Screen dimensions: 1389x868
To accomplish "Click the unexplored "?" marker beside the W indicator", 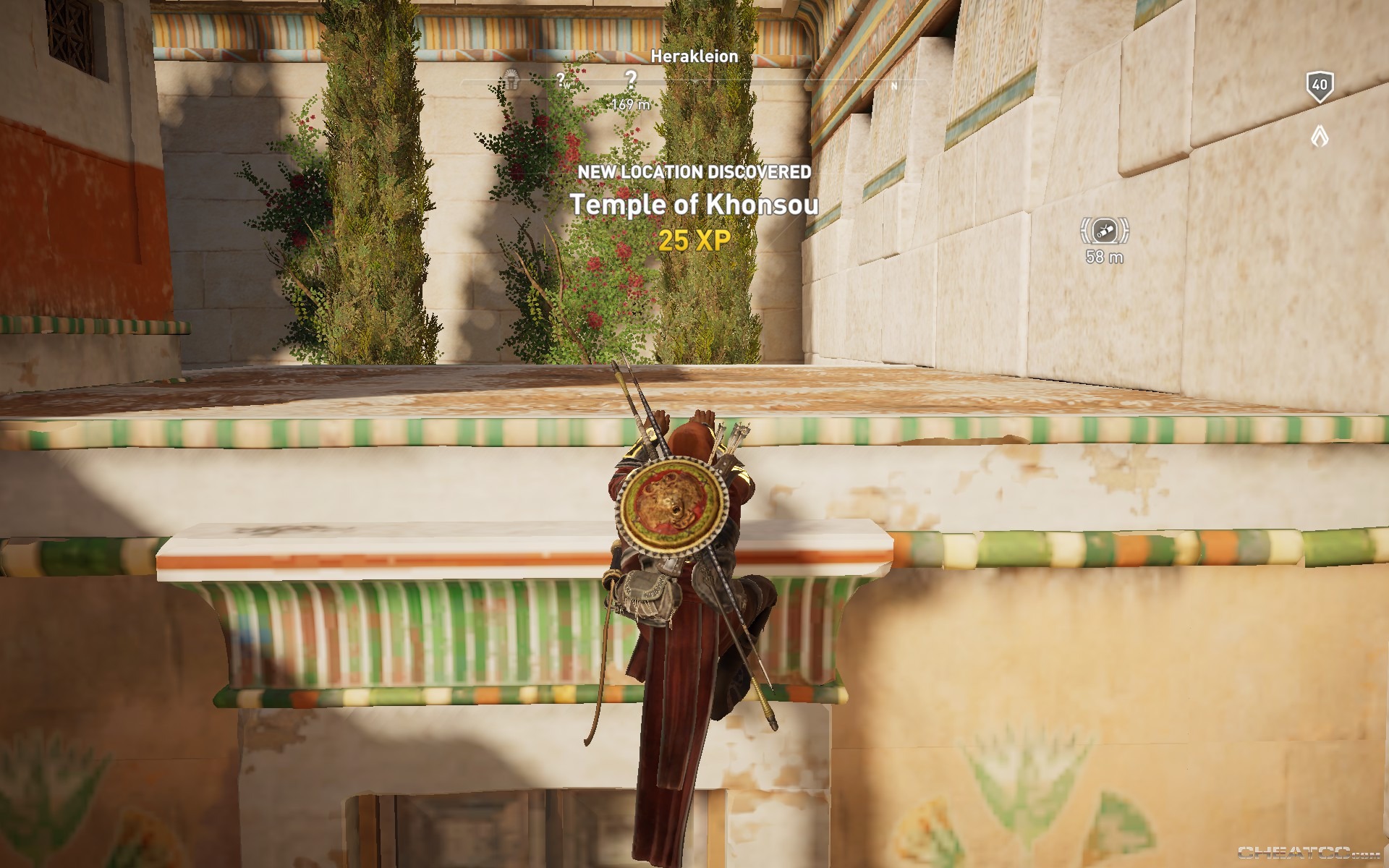I will (x=562, y=78).
